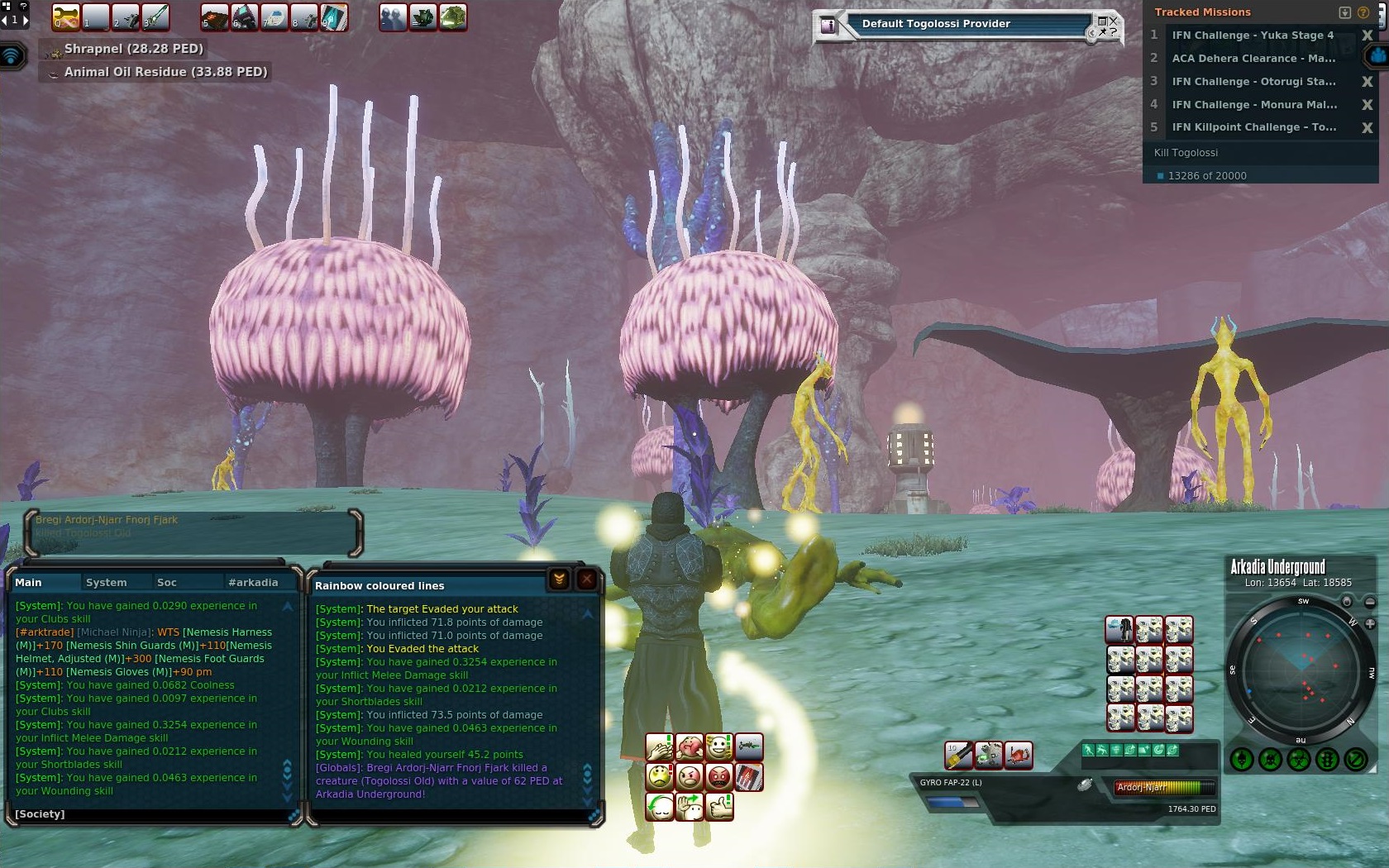
Task: Close the Default Togolossi Provider panel
Action: pyautogui.click(x=1113, y=21)
